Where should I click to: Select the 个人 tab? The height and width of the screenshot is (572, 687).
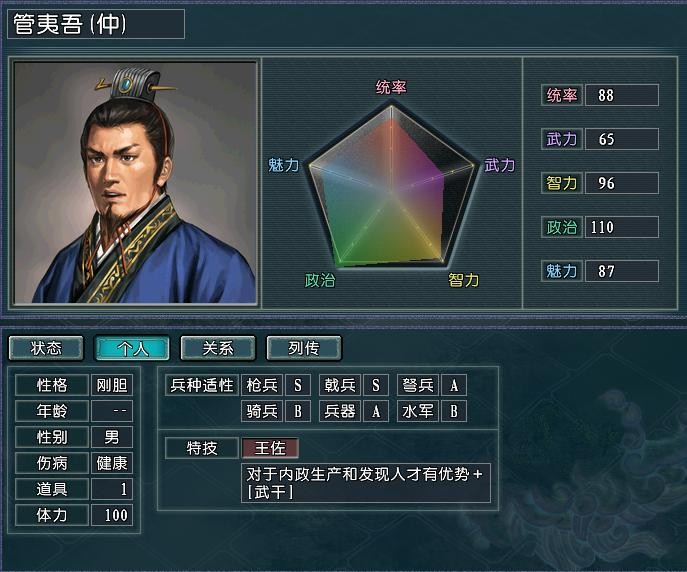click(x=132, y=348)
